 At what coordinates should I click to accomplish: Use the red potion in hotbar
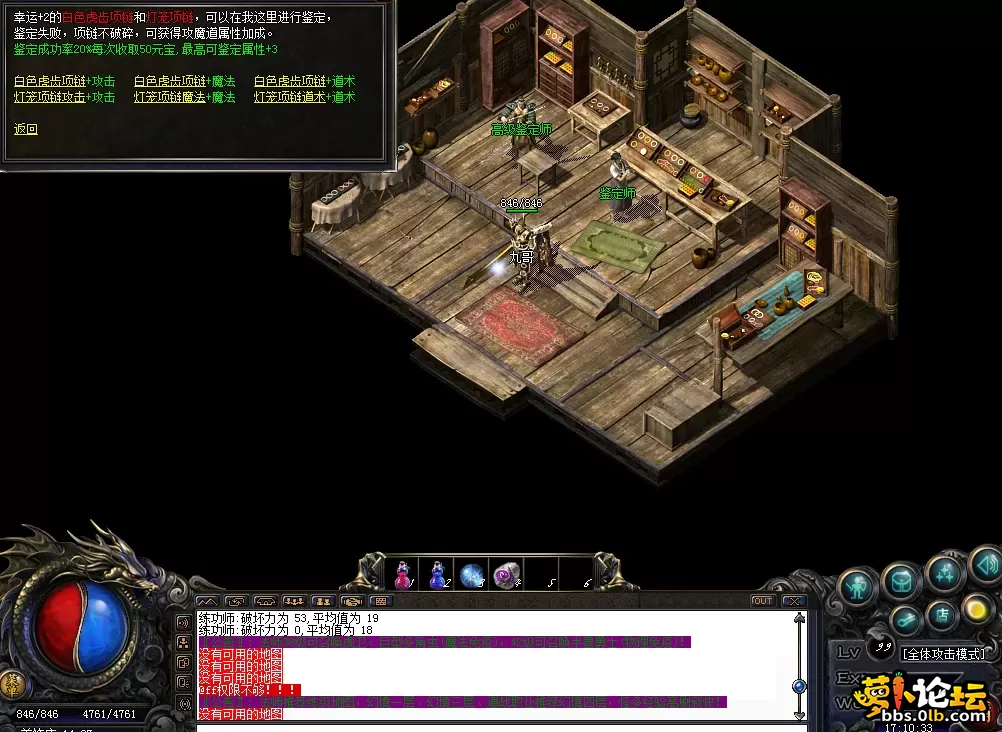click(x=402, y=575)
